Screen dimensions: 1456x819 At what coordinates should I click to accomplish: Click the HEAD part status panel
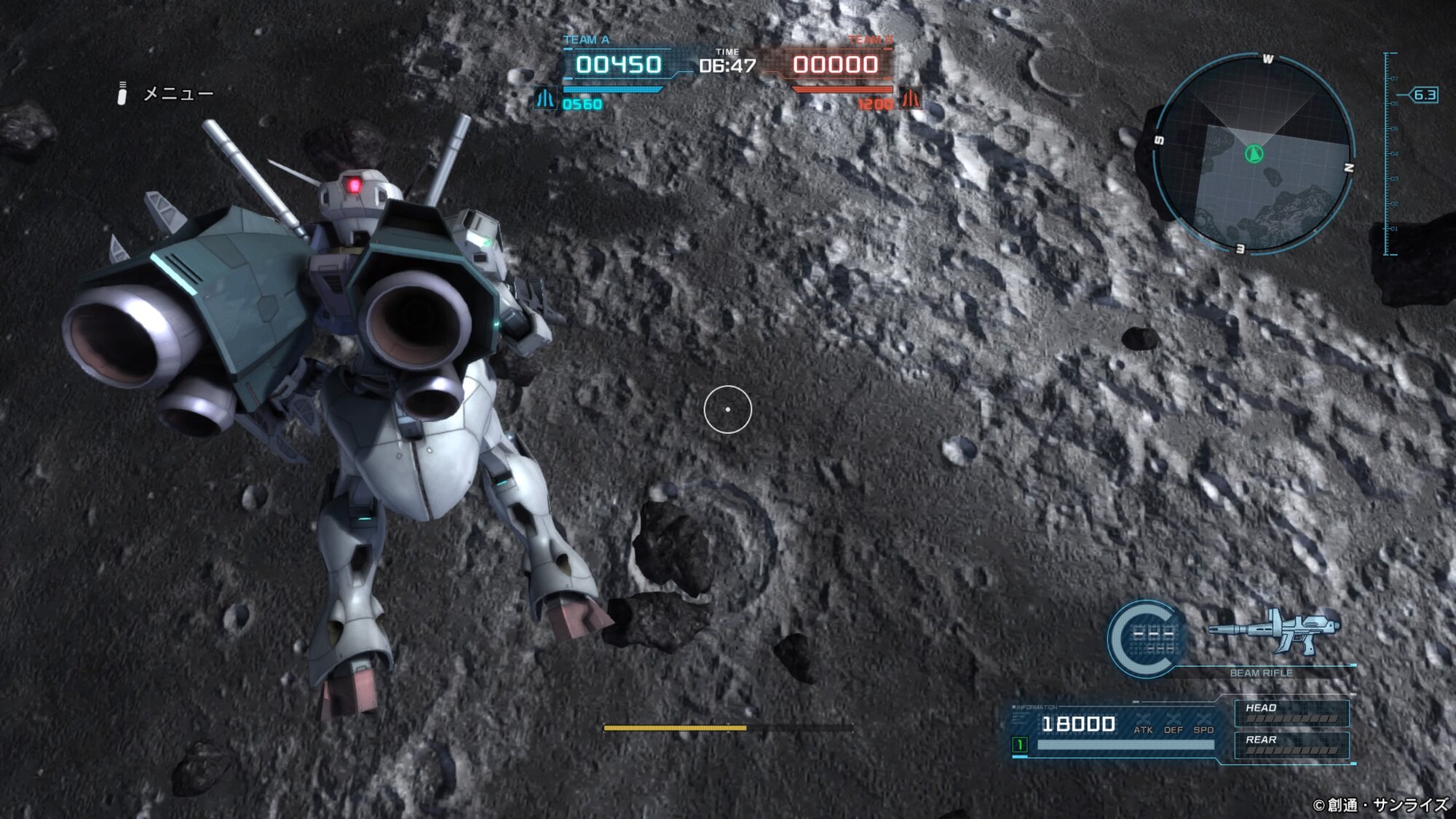coord(1291,713)
